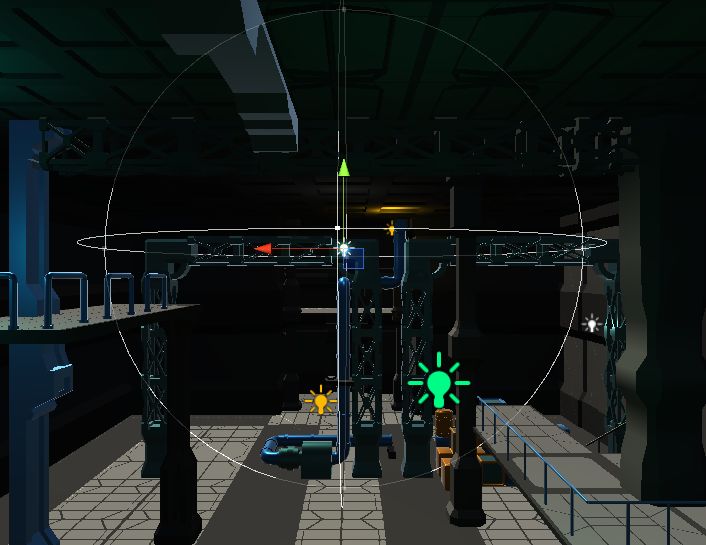
Task: Select the orange light bulb gizmo near floor
Action: [320, 401]
